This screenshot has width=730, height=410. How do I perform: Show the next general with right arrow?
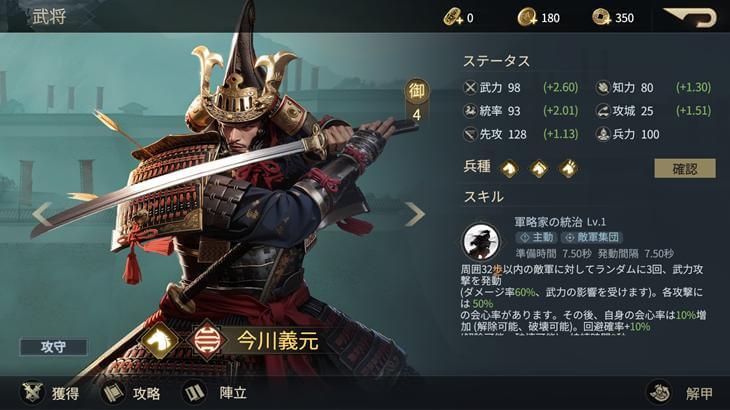(x=414, y=213)
